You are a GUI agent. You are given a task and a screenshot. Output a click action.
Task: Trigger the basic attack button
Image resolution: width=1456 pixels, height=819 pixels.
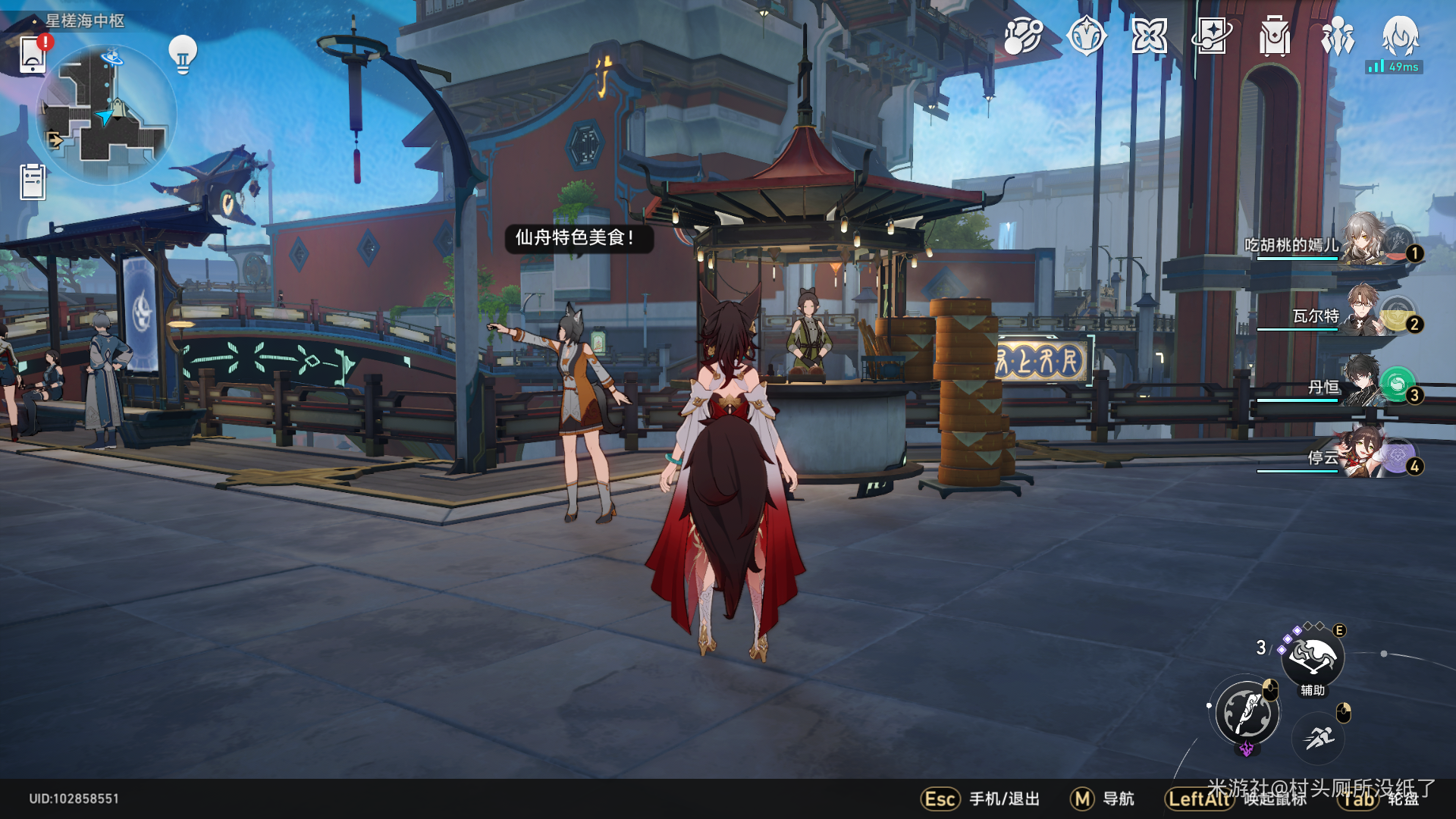pyautogui.click(x=1247, y=713)
